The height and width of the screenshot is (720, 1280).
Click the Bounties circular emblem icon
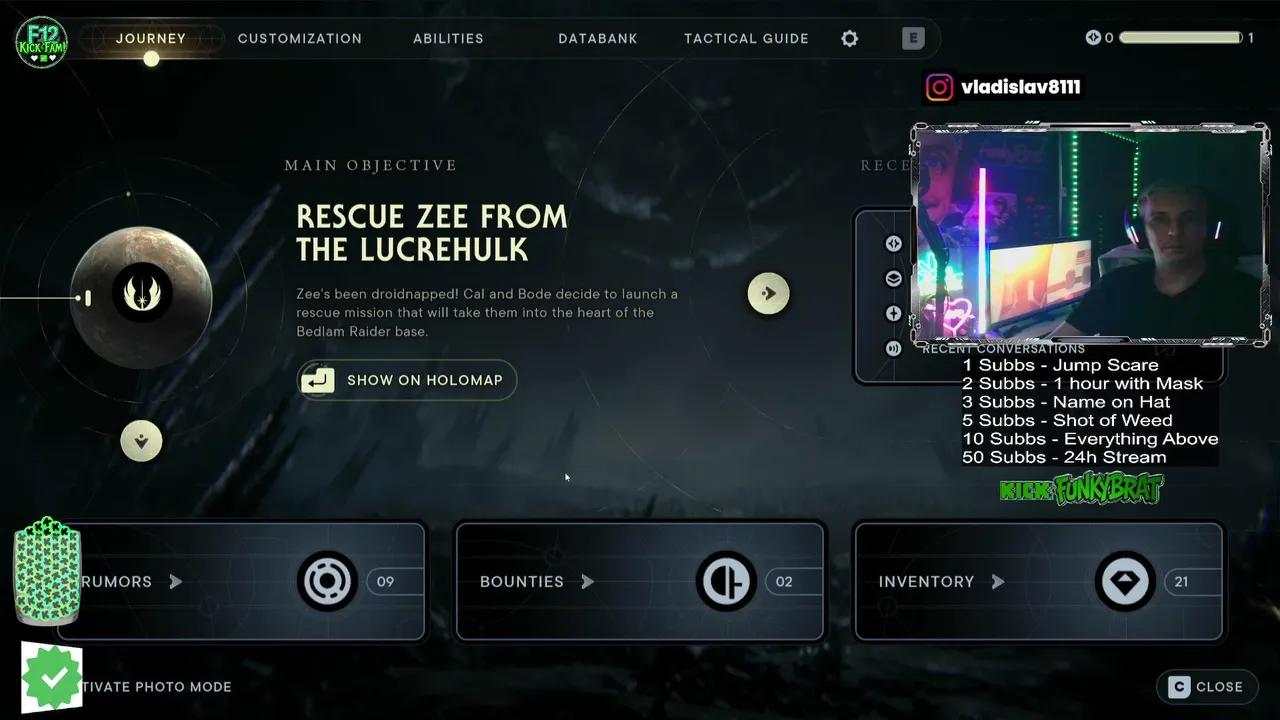(726, 581)
